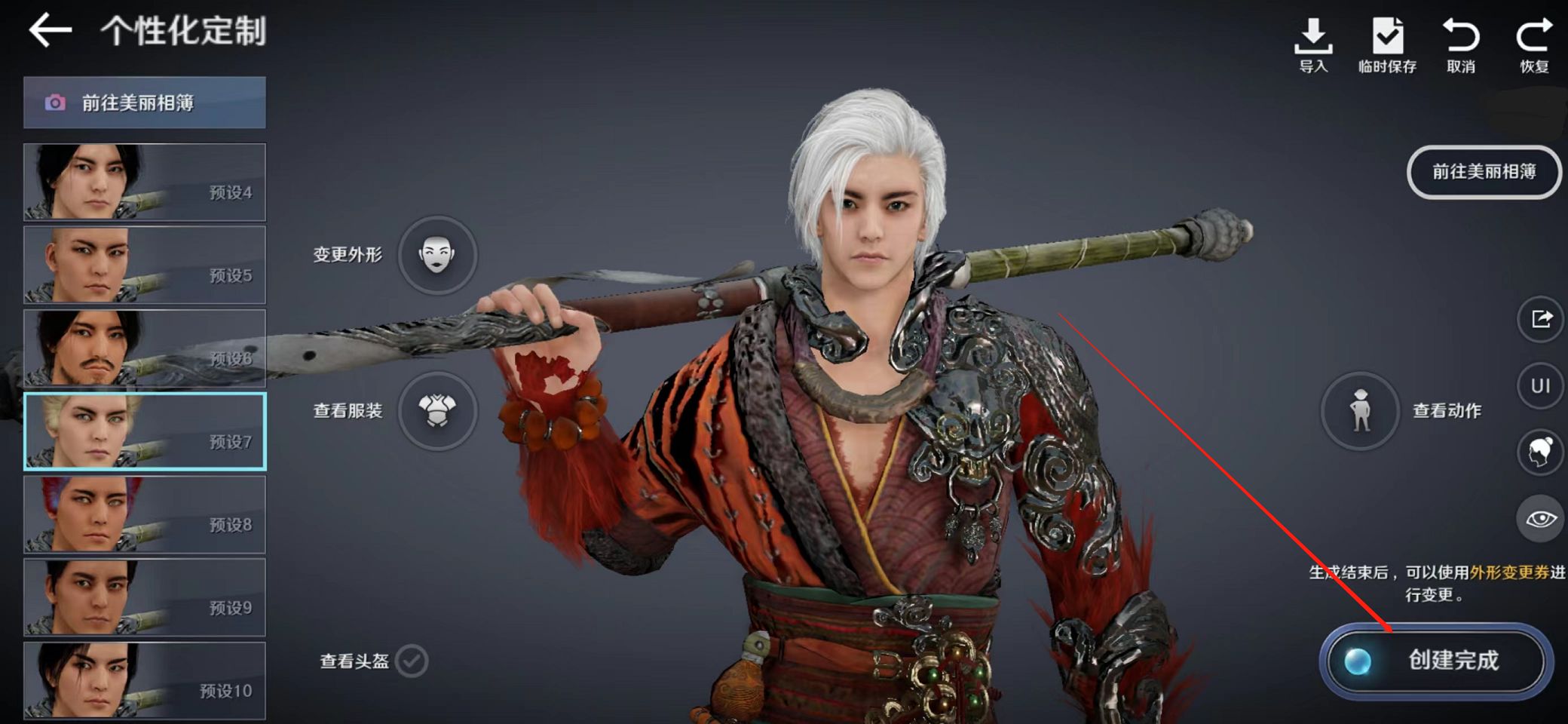Hide the interface with UI button
The width and height of the screenshot is (1568, 724).
[x=1540, y=386]
